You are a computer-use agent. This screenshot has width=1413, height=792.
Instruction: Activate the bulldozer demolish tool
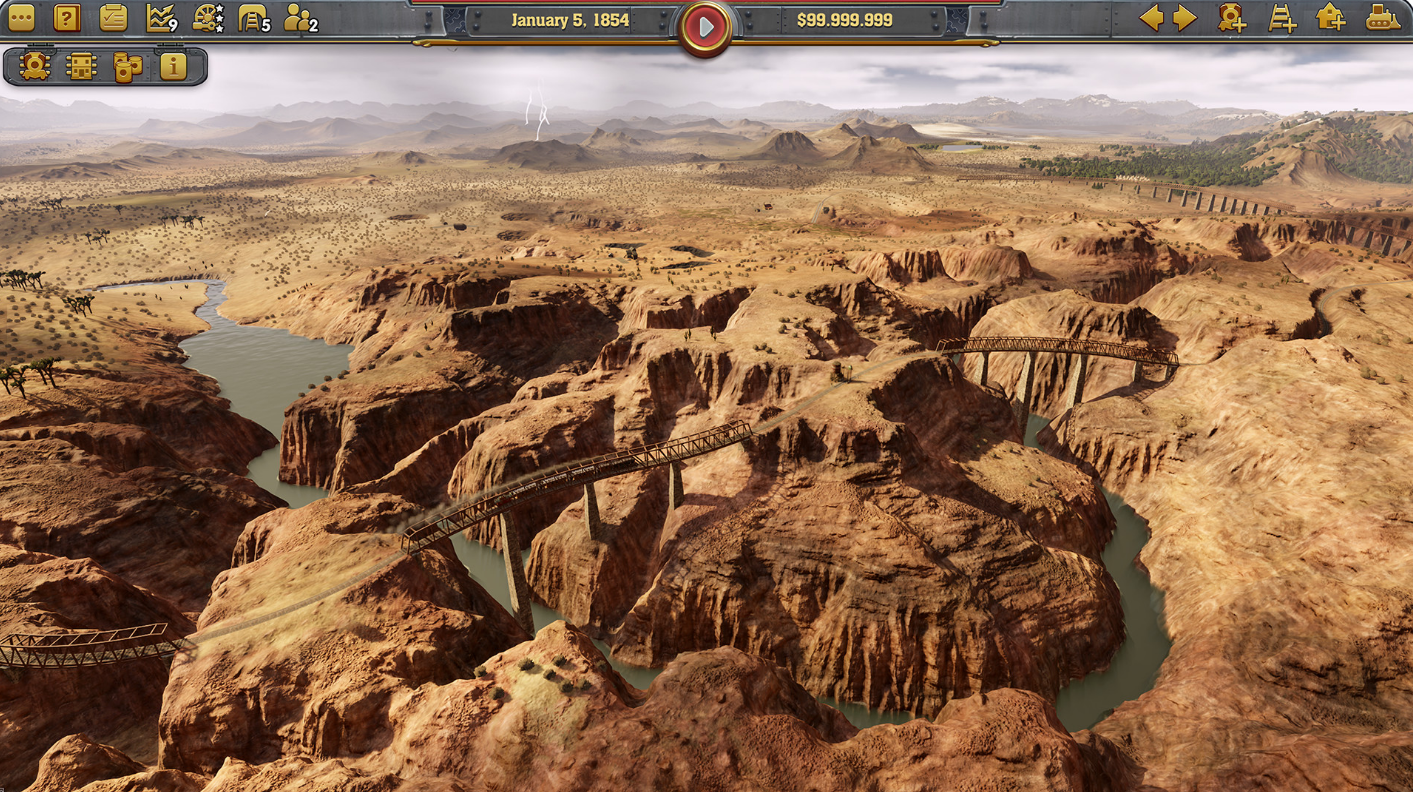click(x=1382, y=18)
